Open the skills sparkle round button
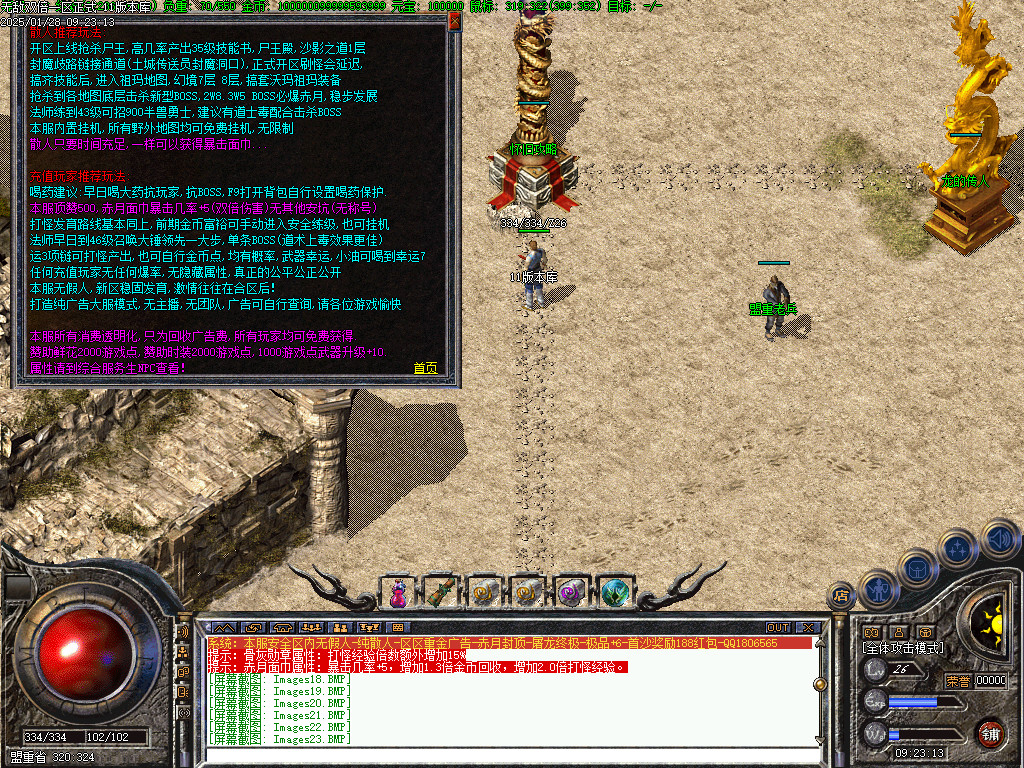Viewport: 1024px width, 768px height. pyautogui.click(x=957, y=548)
